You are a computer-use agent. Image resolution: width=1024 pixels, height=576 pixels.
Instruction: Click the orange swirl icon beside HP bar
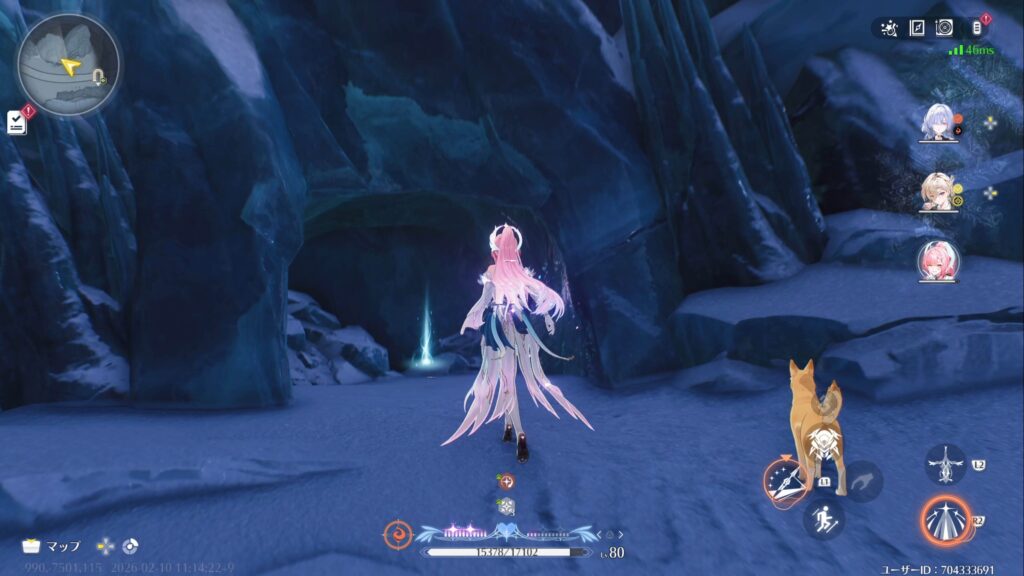click(x=397, y=533)
